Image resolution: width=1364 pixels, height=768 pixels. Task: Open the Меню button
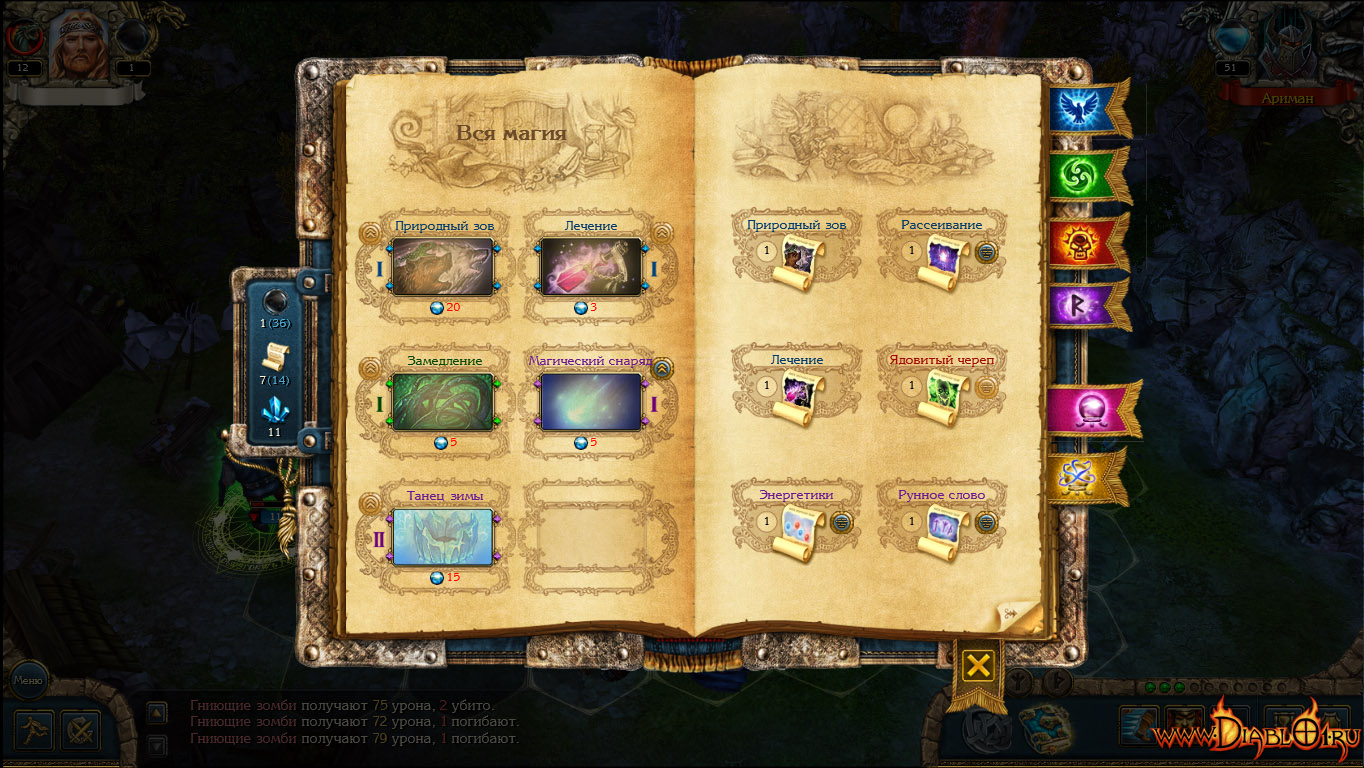tap(28, 682)
